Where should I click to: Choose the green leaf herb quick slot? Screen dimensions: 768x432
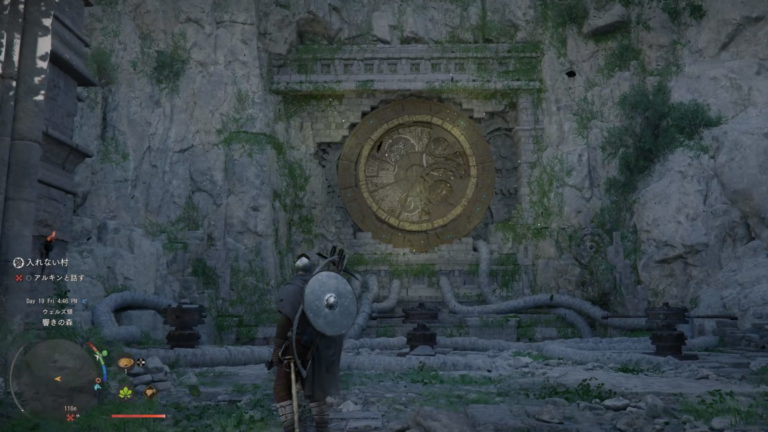coord(126,392)
